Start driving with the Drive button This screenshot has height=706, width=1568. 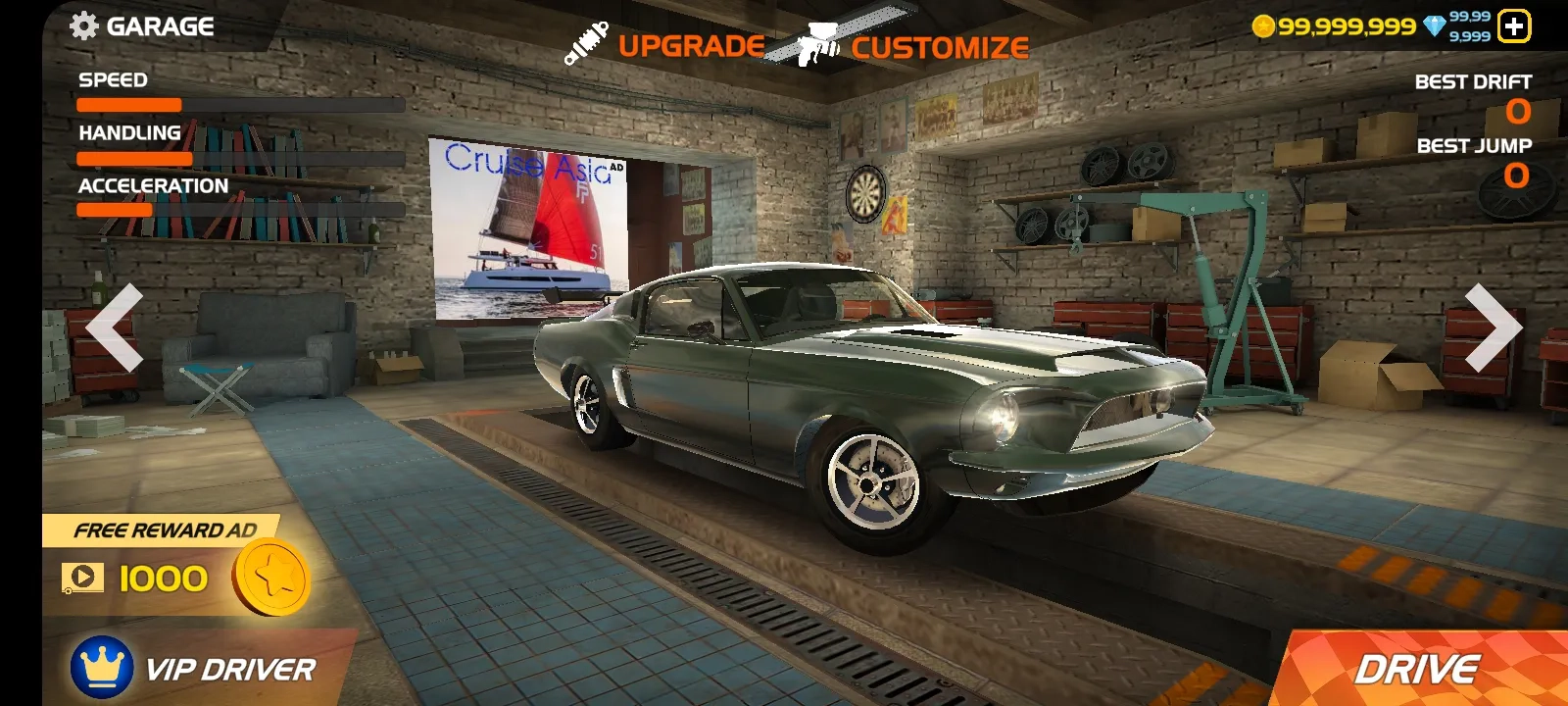(x=1417, y=670)
